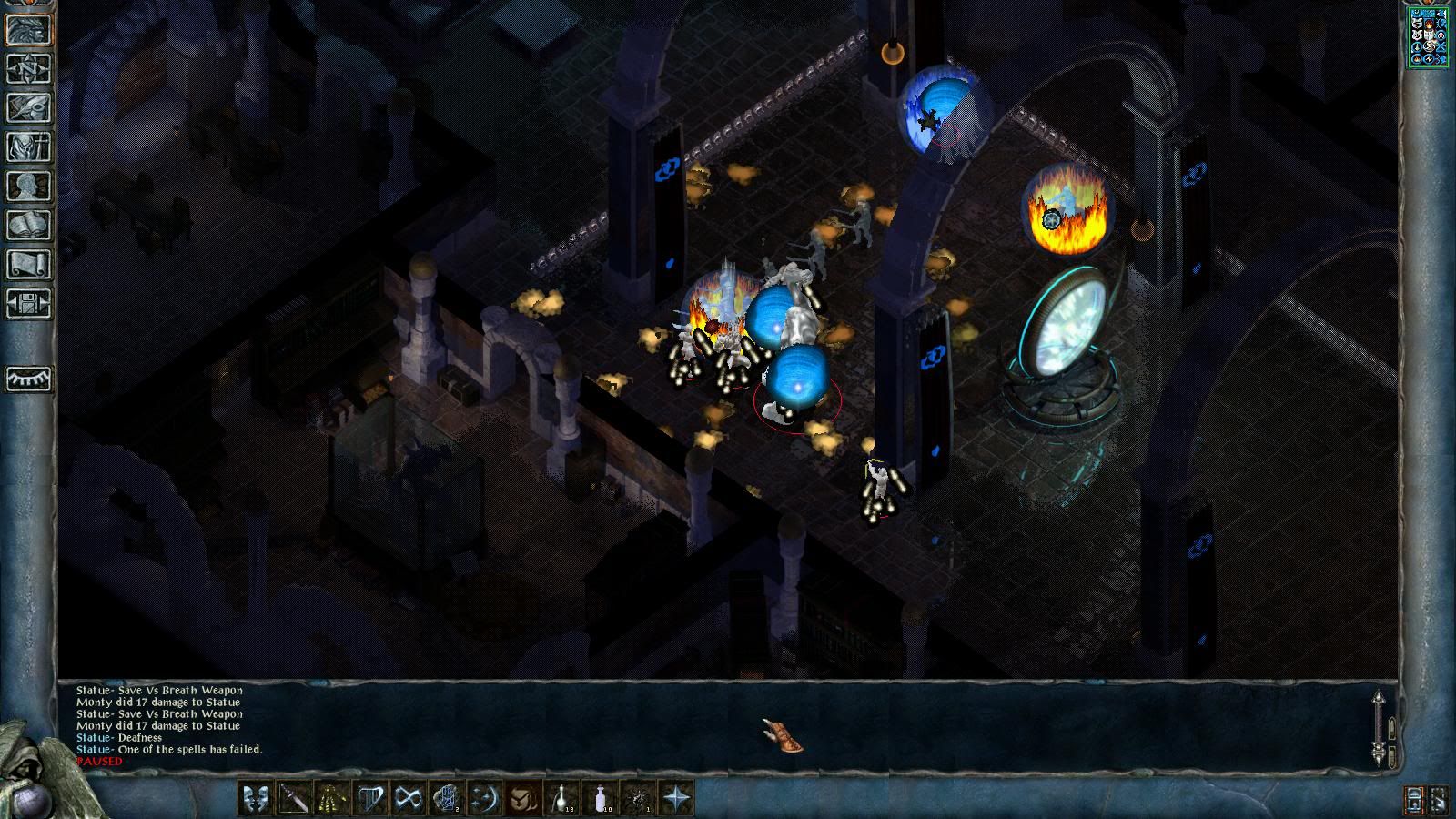The image size is (1456, 819).
Task: Open the inventory screen from the sidebar
Action: 29,147
